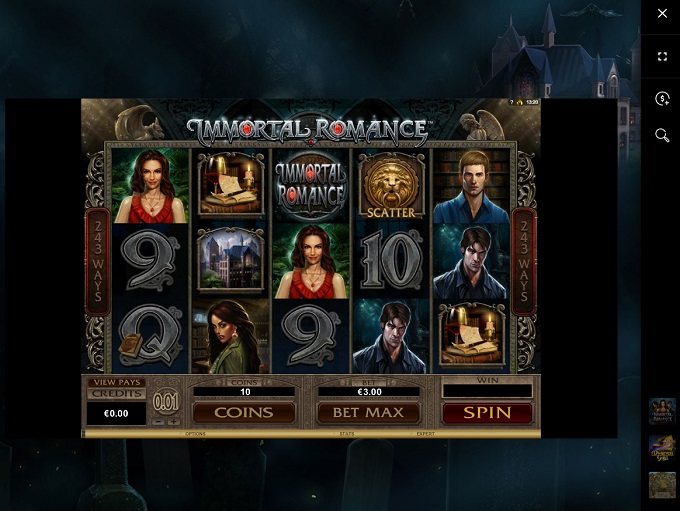Viewport: 680px width, 511px height.
Task: Switch to Expert mode
Action: (x=426, y=434)
